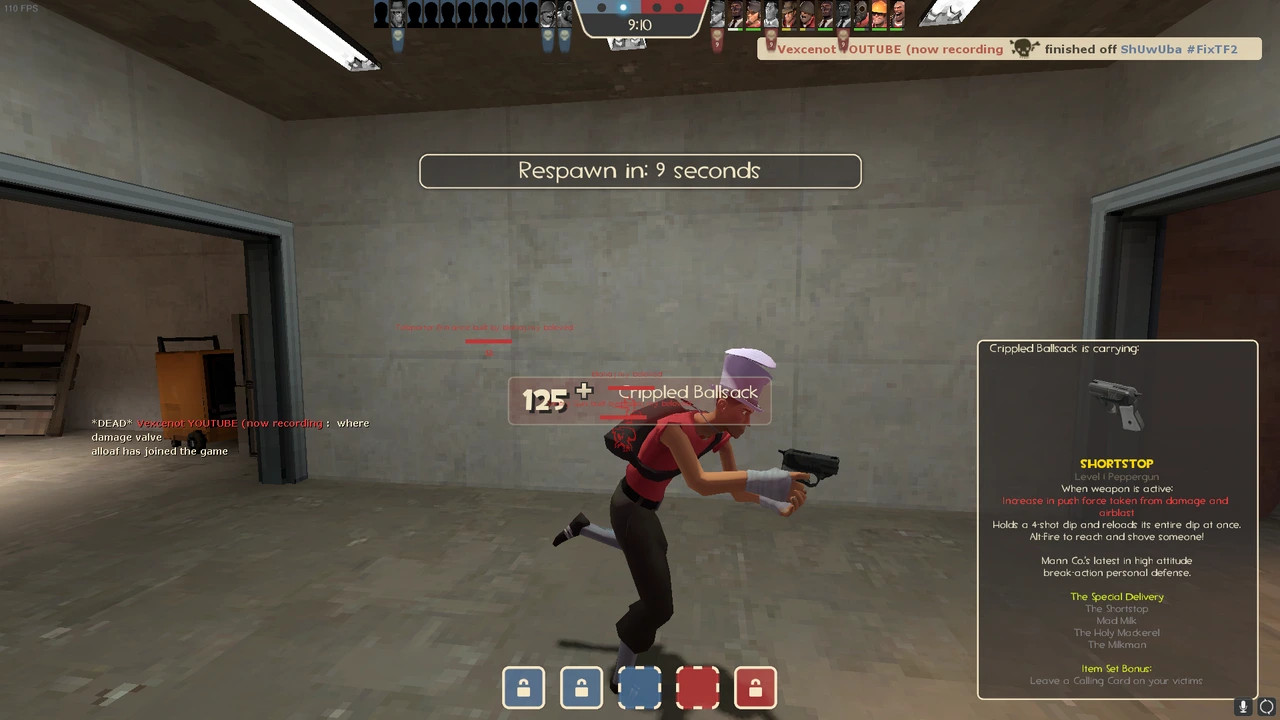Screen dimensions: 1280x720
Task: Click the health cross icon beside 125
Action: (584, 392)
